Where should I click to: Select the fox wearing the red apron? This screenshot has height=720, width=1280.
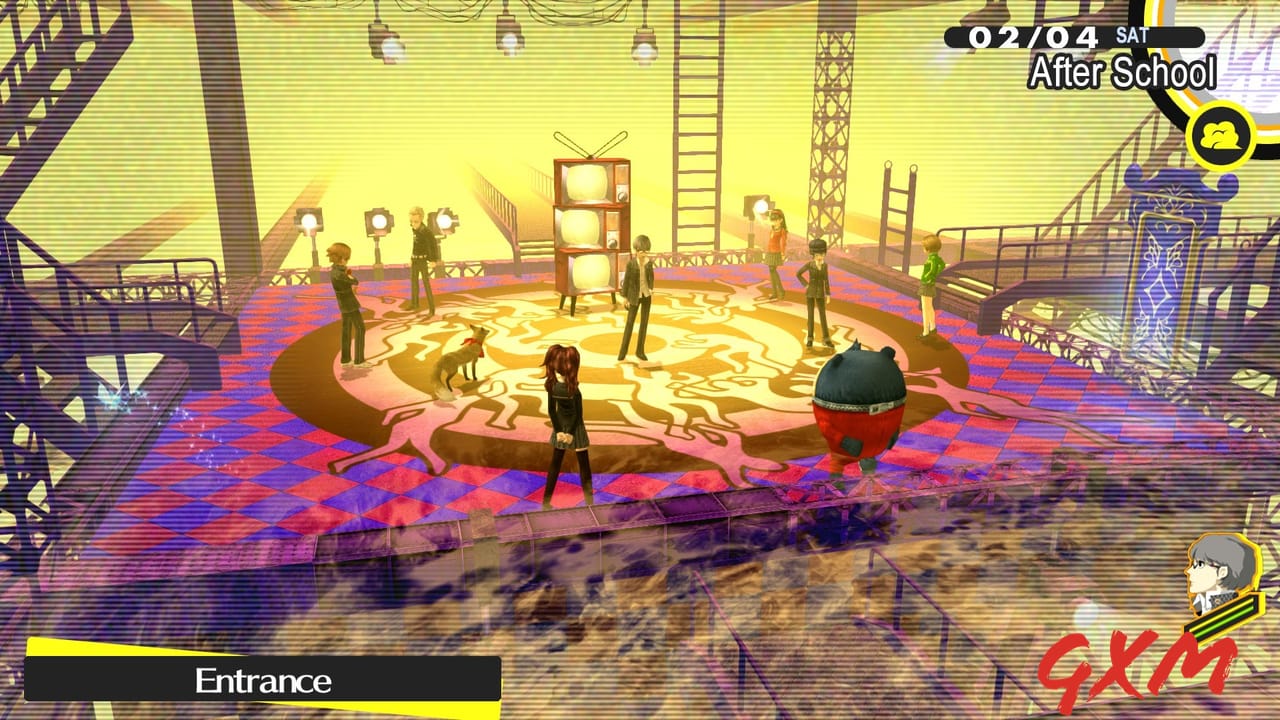click(460, 360)
